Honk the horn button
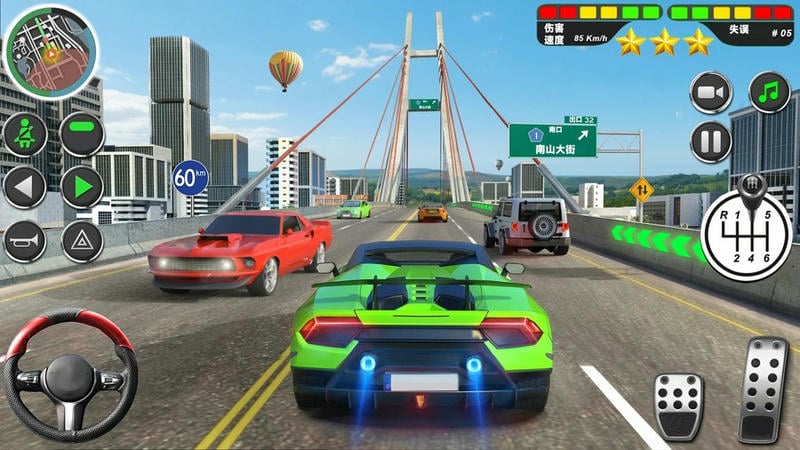 point(25,241)
